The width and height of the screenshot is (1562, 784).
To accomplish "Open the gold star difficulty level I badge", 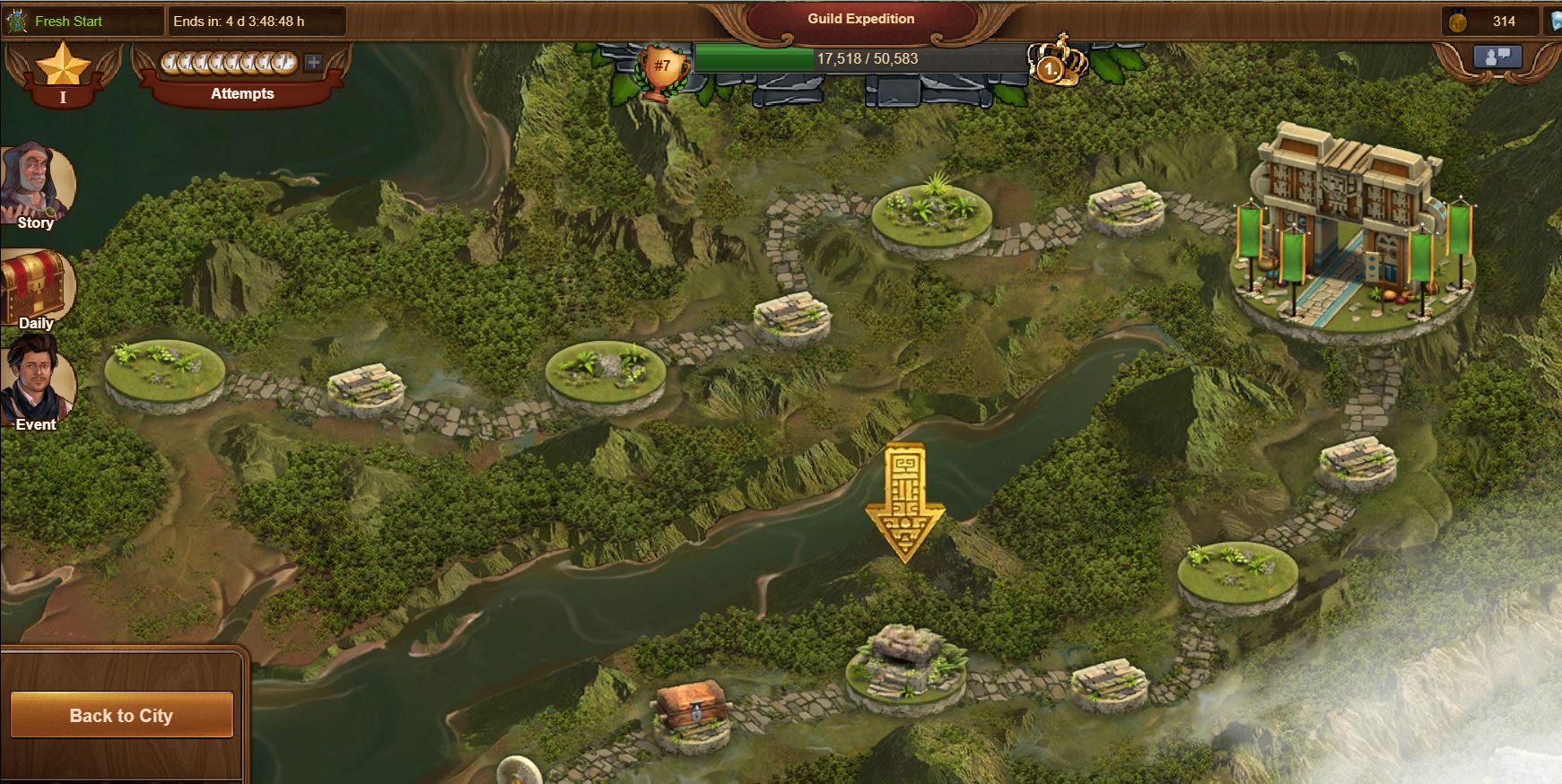I will pos(63,74).
